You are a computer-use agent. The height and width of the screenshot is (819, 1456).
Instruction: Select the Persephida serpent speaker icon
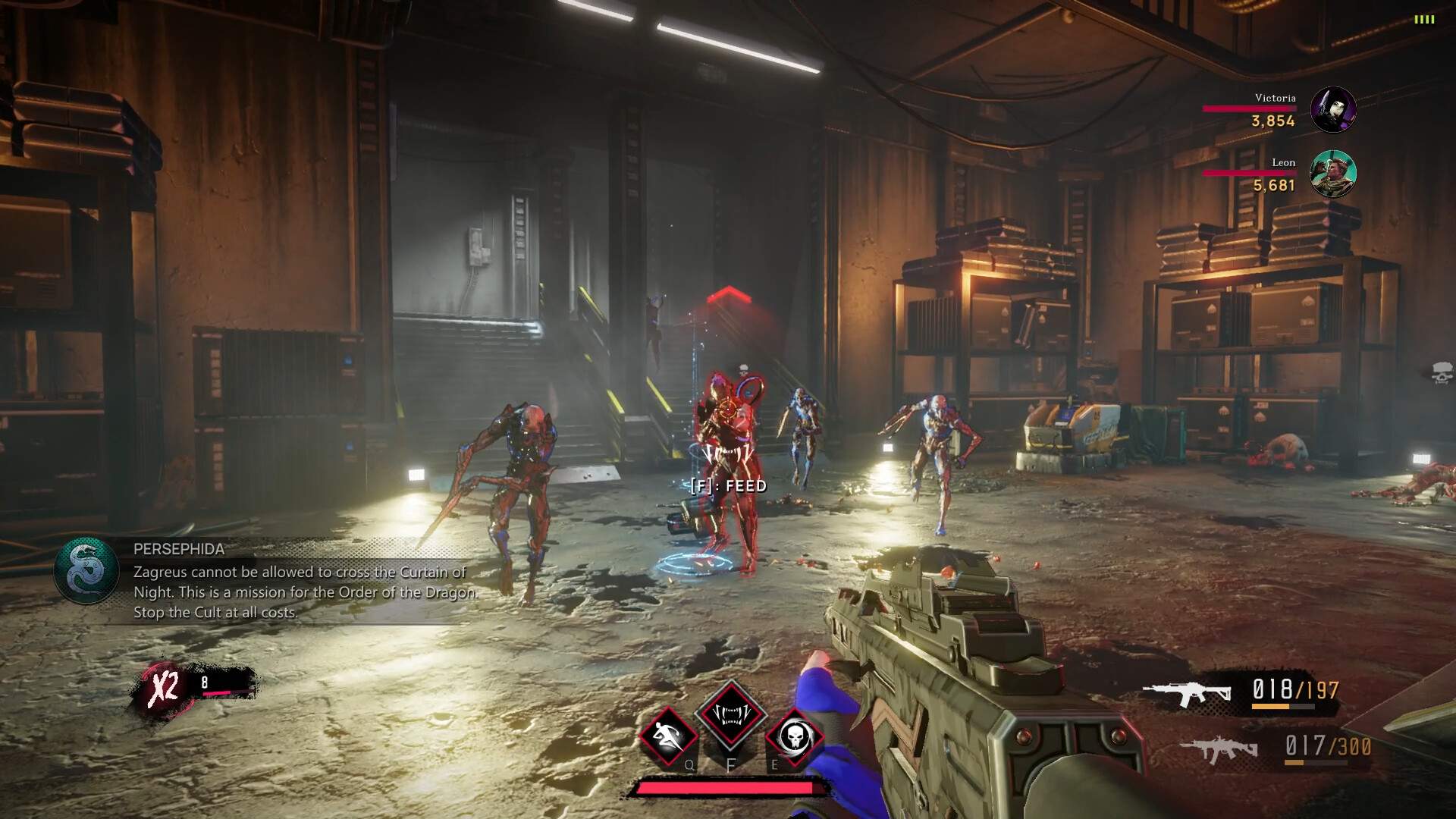(x=86, y=571)
